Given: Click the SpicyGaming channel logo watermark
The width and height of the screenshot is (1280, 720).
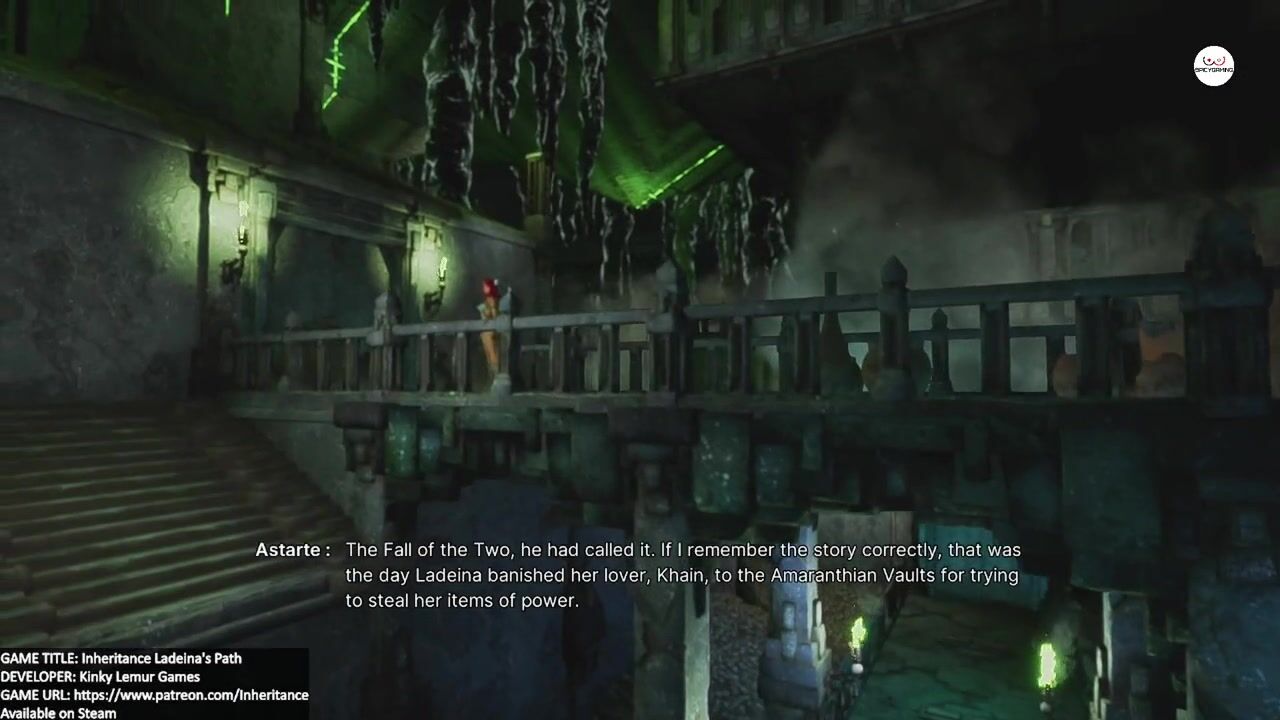Looking at the screenshot, I should 1213,66.
